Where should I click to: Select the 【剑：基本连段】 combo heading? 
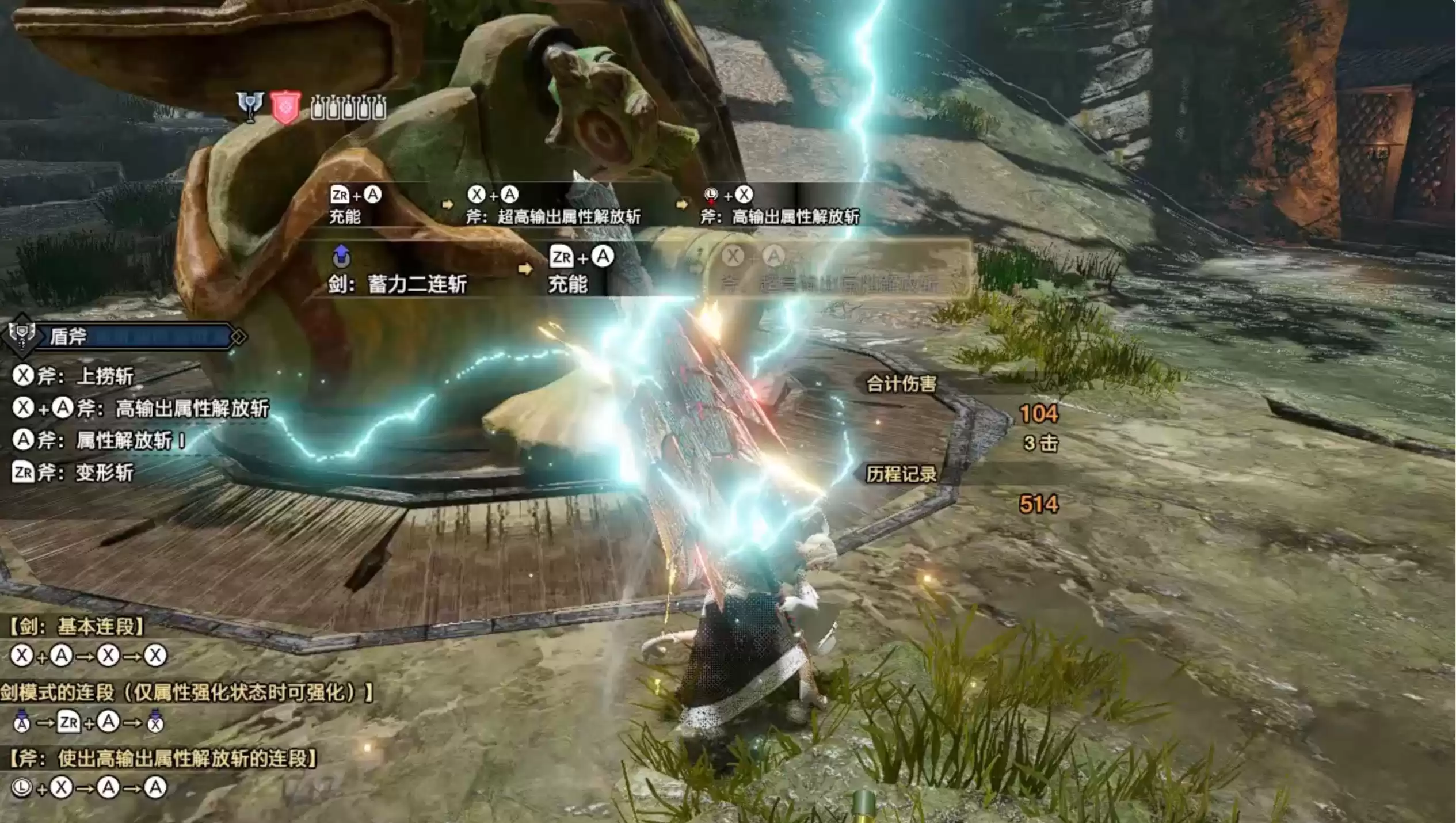tap(77, 626)
